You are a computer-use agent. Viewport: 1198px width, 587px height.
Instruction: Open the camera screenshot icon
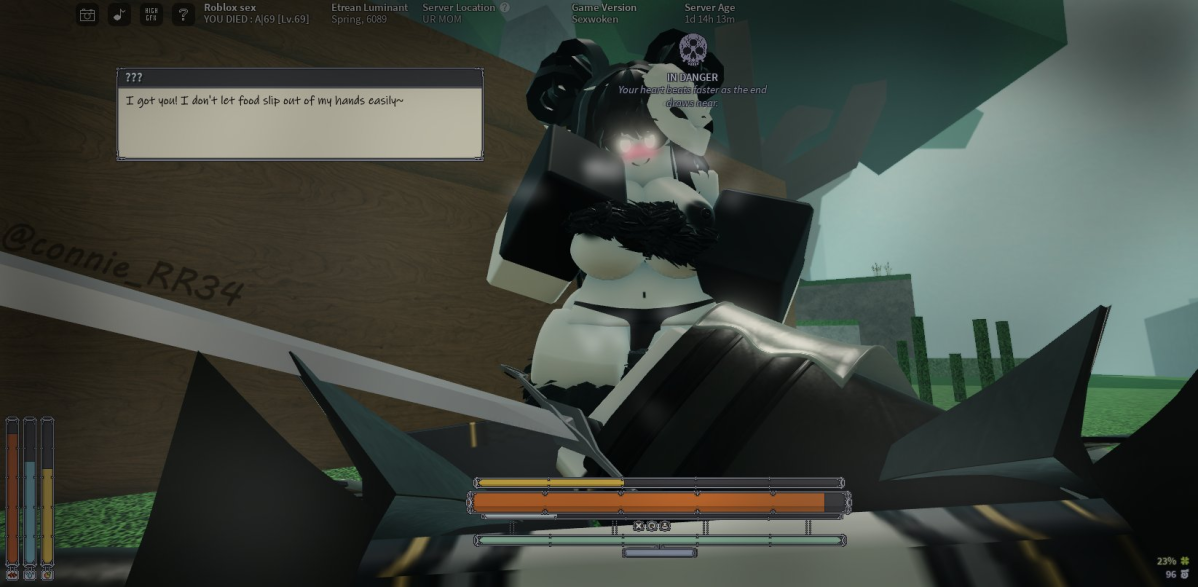pyautogui.click(x=88, y=14)
